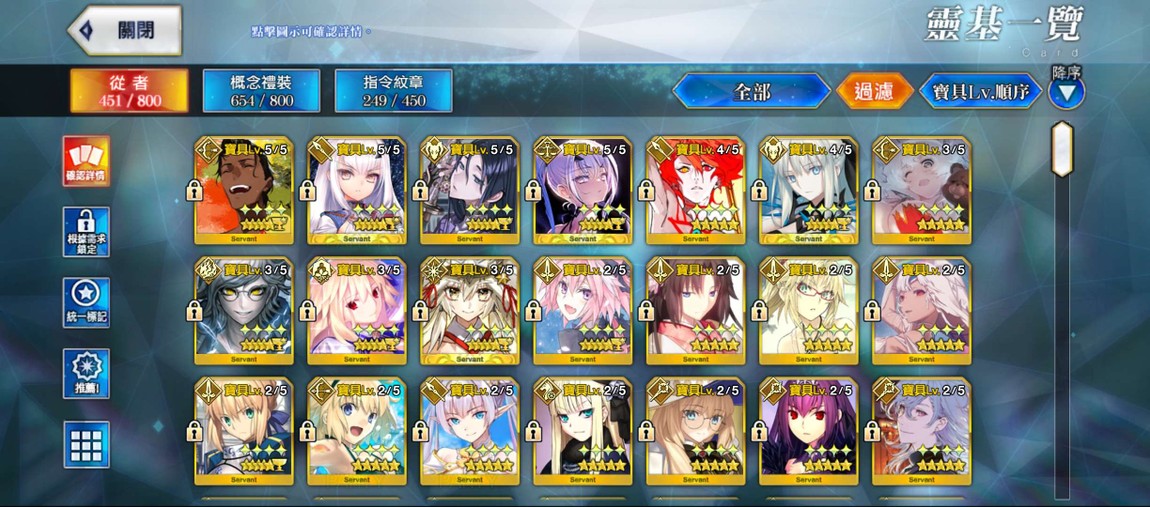
Task: Open the purple-haired Scathach servant card
Action: point(809,431)
